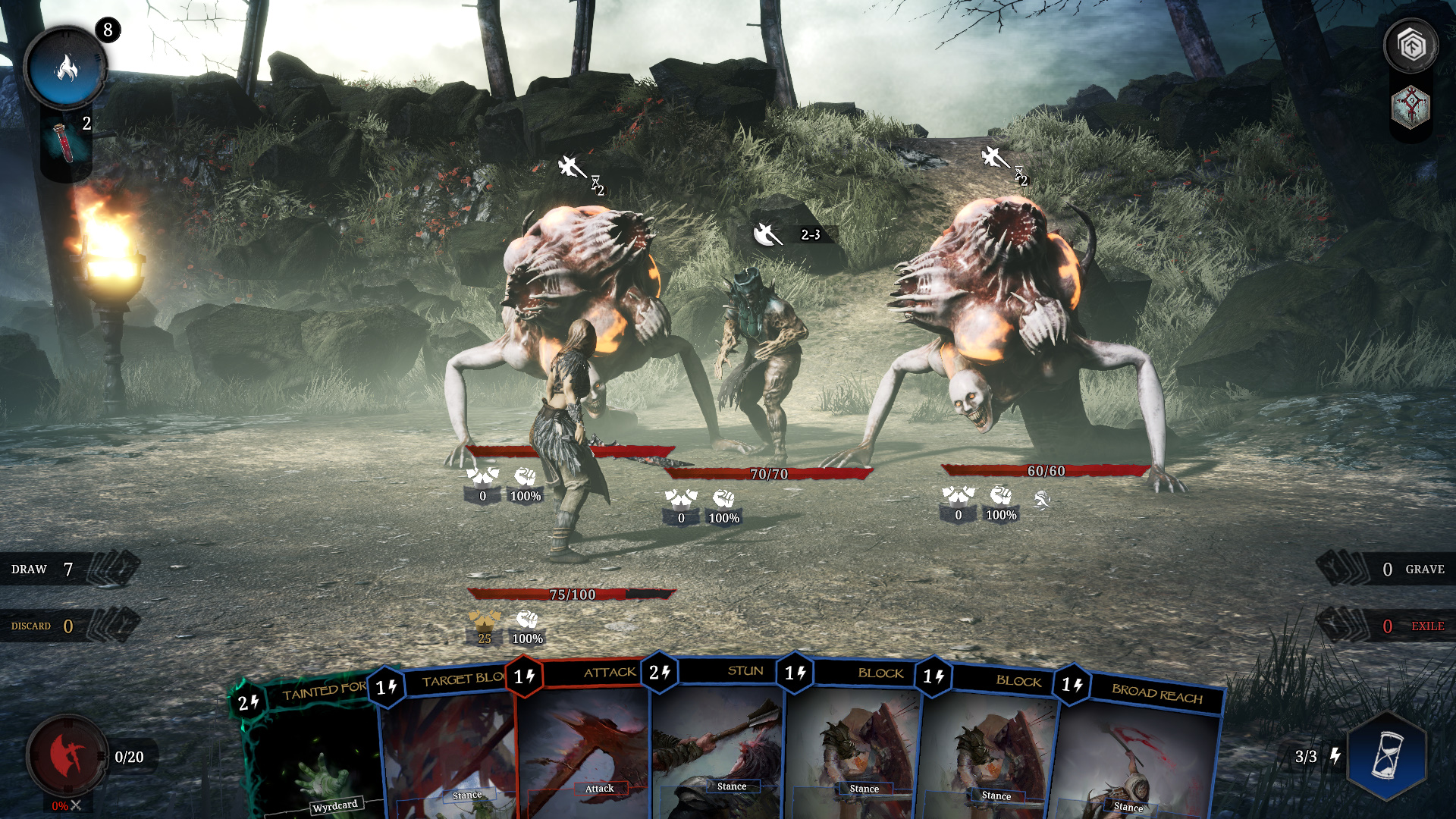The width and height of the screenshot is (1456, 819).
Task: Click the red rune hexagon icon
Action: pos(1410,107)
